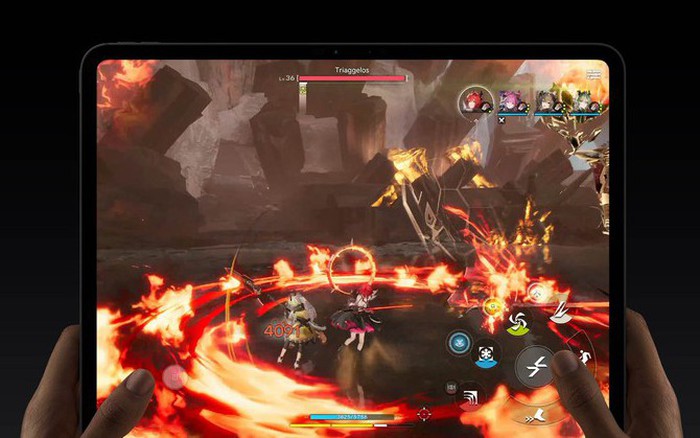This screenshot has height=438, width=700.
Task: Open the menu in the top-right corner
Action: (x=595, y=74)
